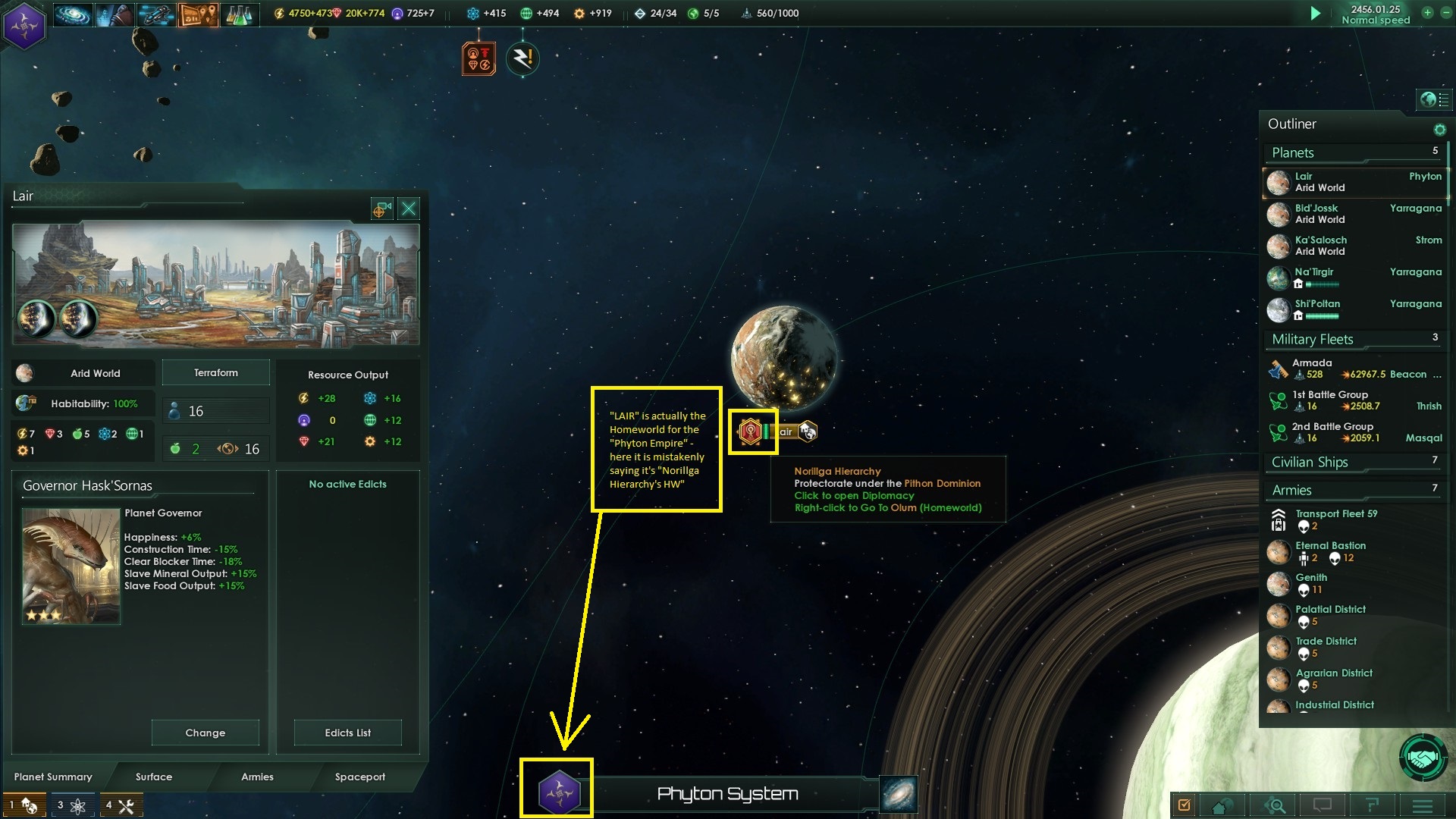Image resolution: width=1456 pixels, height=819 pixels.
Task: Open the help question mark icon
Action: 1371,805
